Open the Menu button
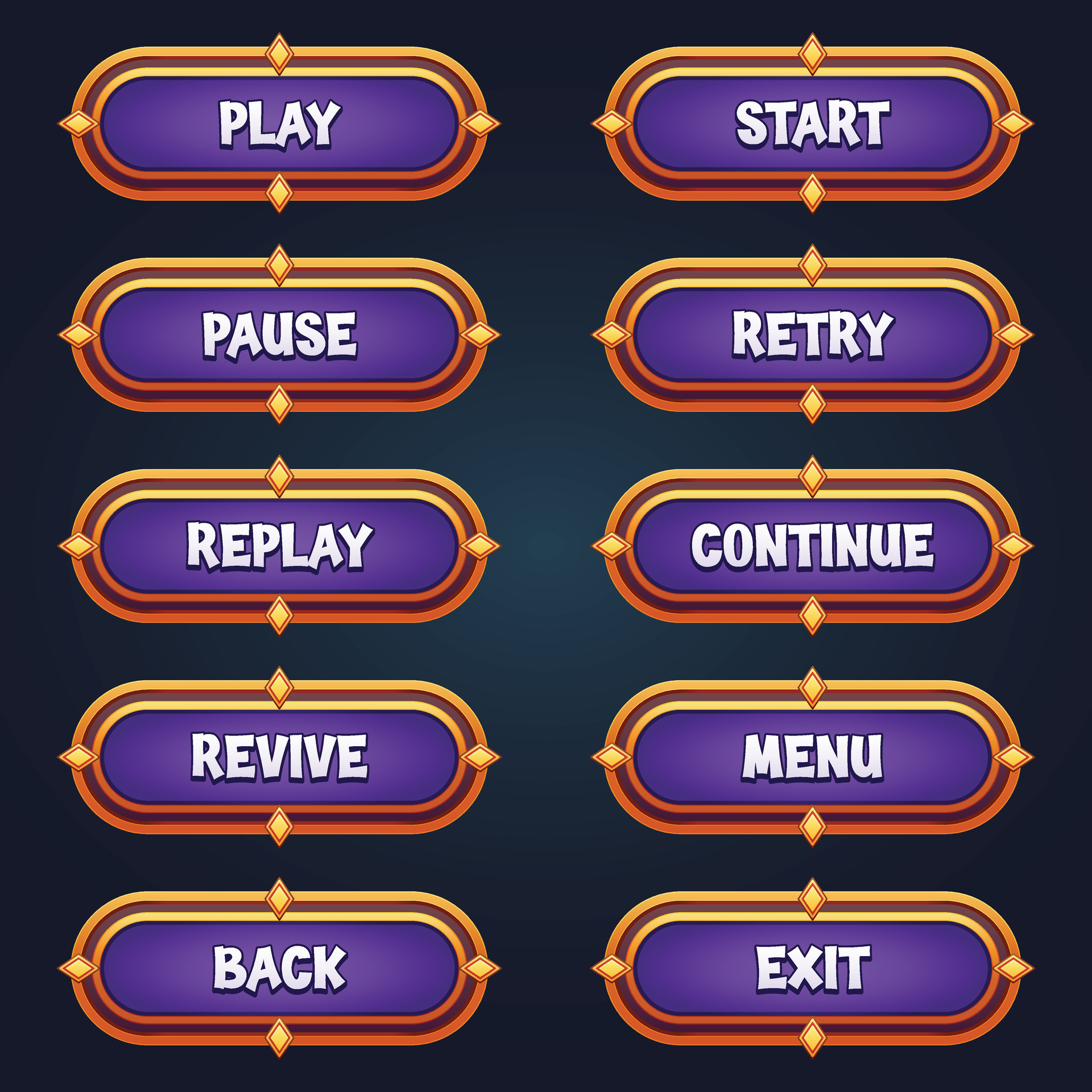Screen dimensions: 1092x1092 (813, 756)
